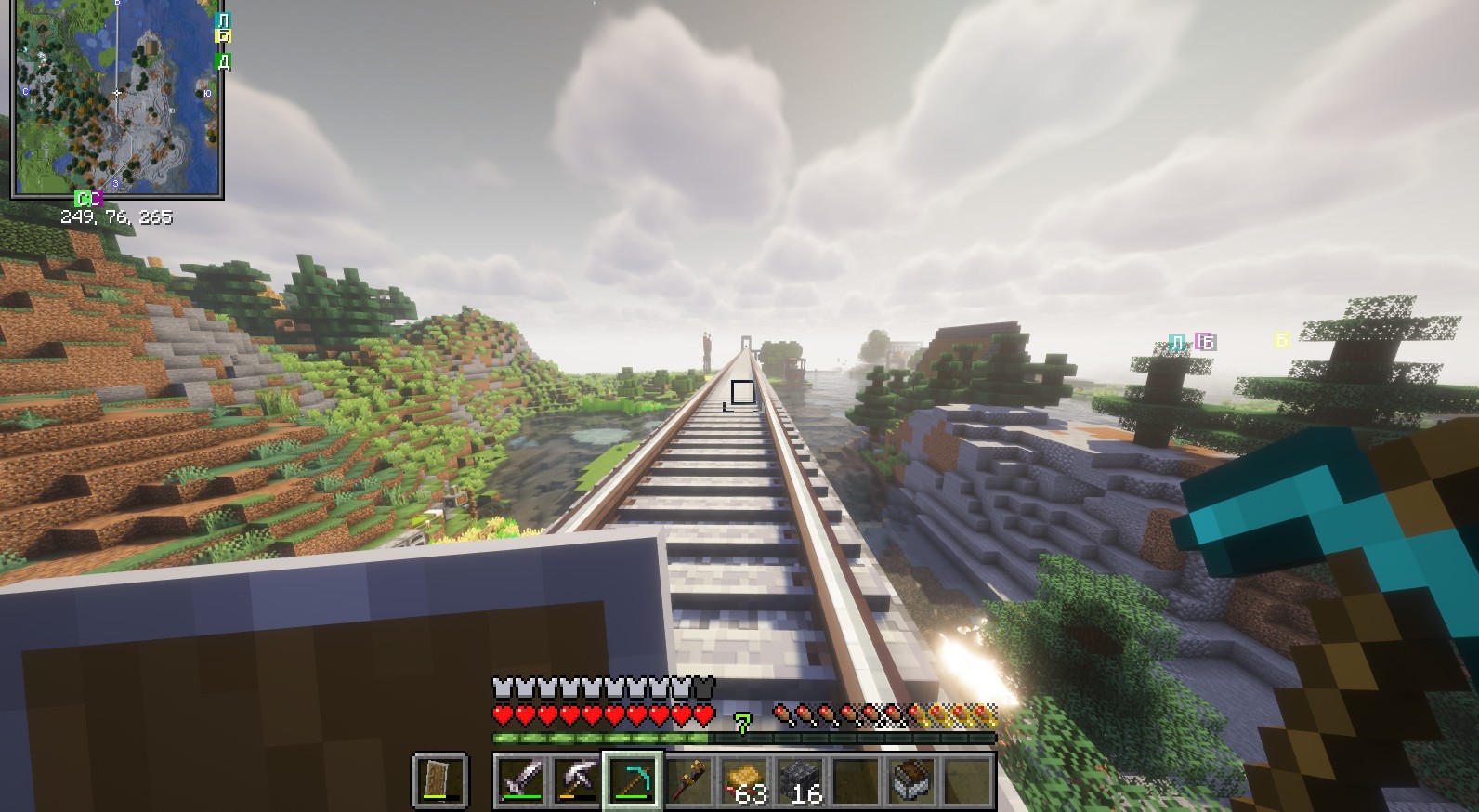The width and height of the screenshot is (1479, 812).
Task: Click the green Д waypoint marker on minimap
Action: coord(223,61)
